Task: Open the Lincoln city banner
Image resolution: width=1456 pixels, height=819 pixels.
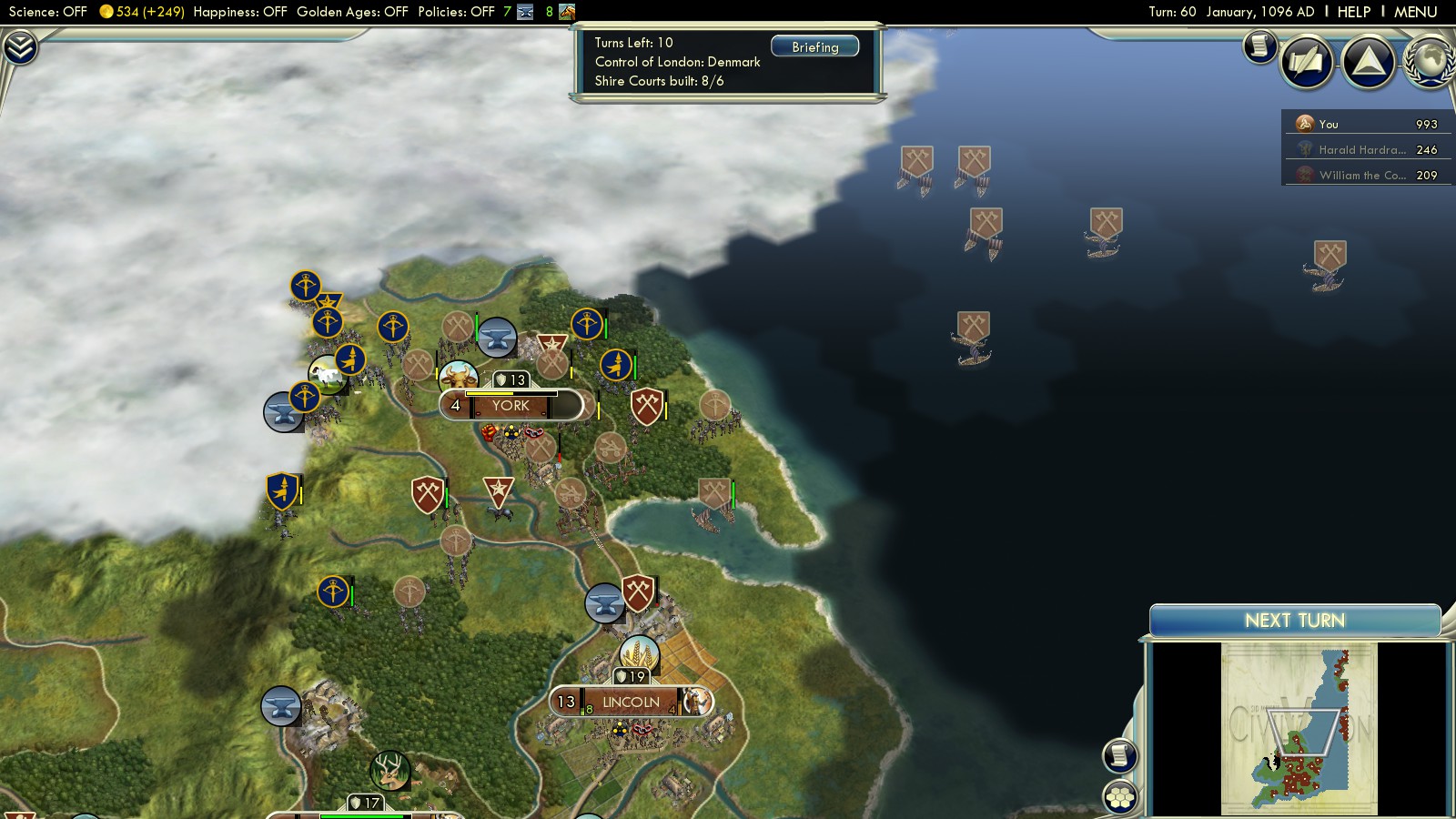Action: click(x=630, y=702)
